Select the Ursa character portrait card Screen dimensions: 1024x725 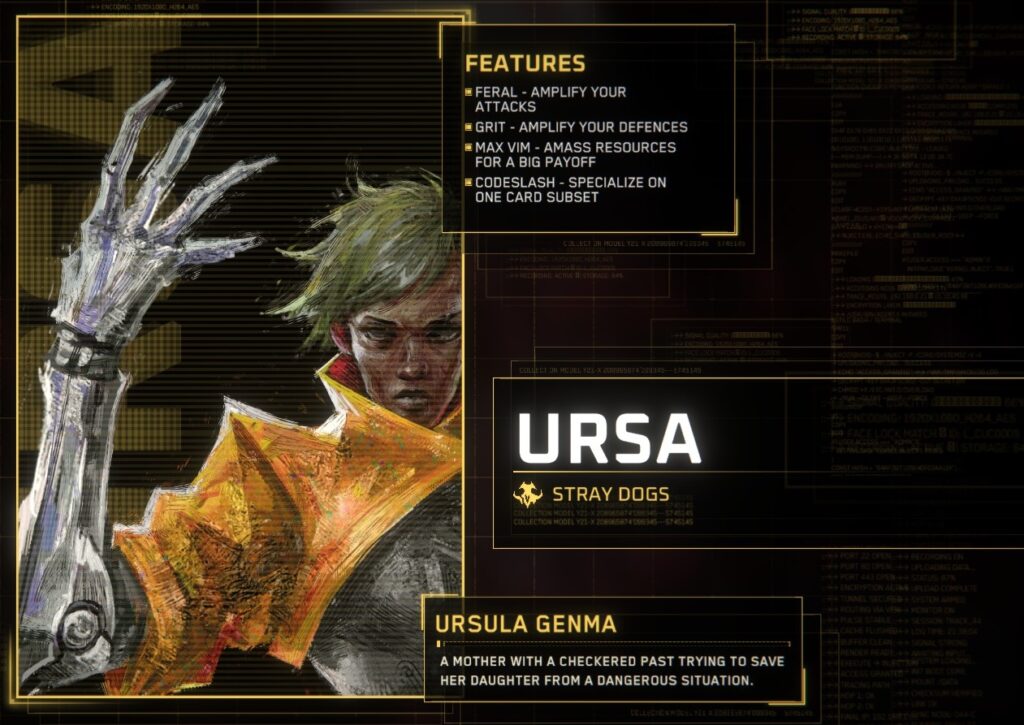click(240, 360)
